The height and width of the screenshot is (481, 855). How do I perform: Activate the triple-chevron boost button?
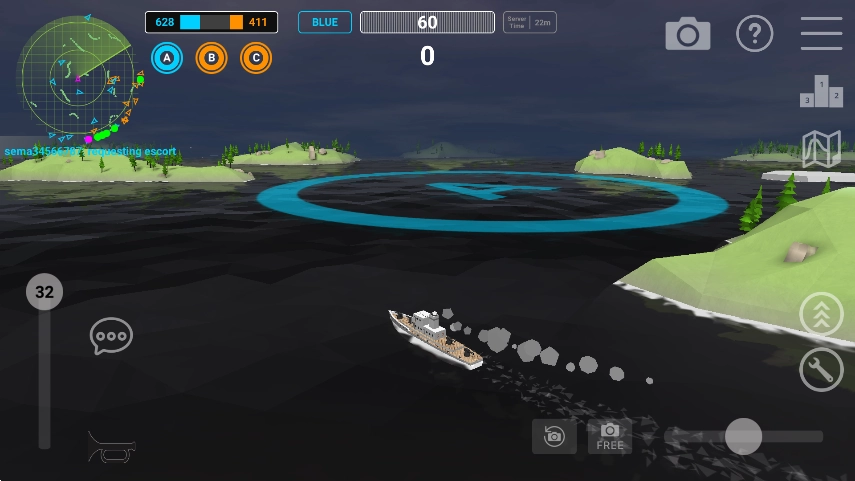pyautogui.click(x=821, y=315)
